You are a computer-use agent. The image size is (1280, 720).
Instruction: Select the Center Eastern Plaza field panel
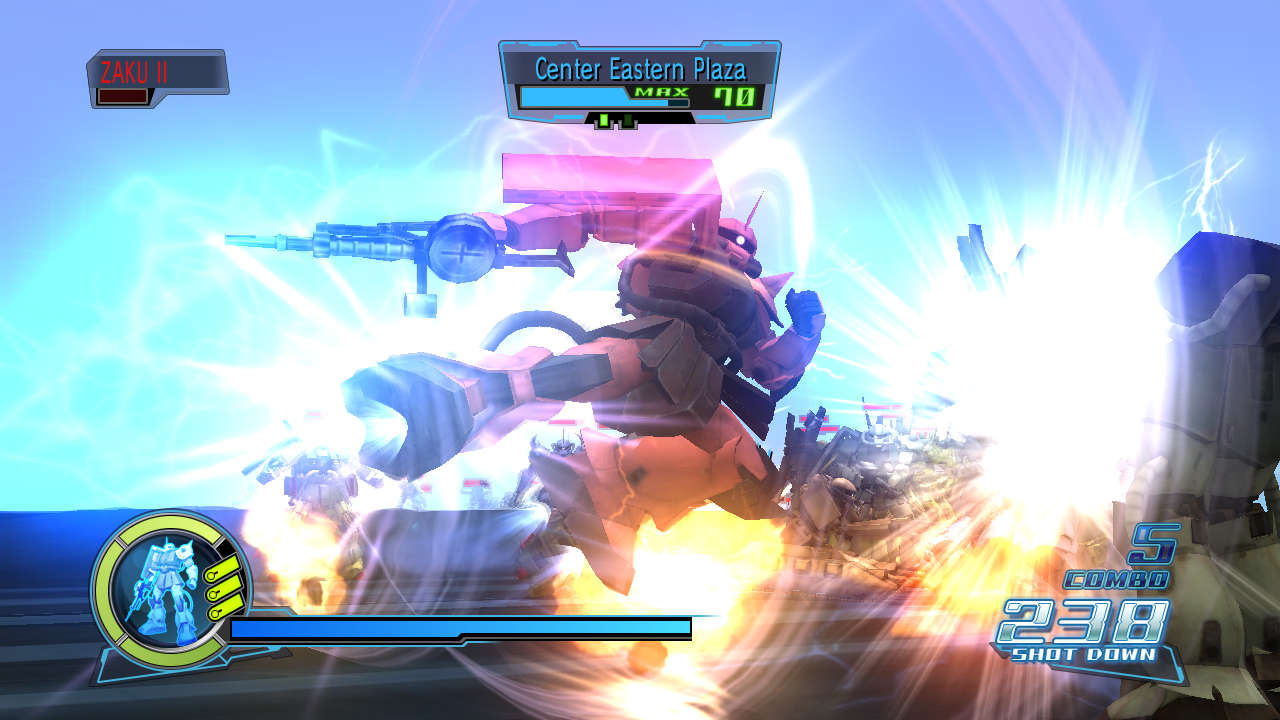(x=640, y=82)
